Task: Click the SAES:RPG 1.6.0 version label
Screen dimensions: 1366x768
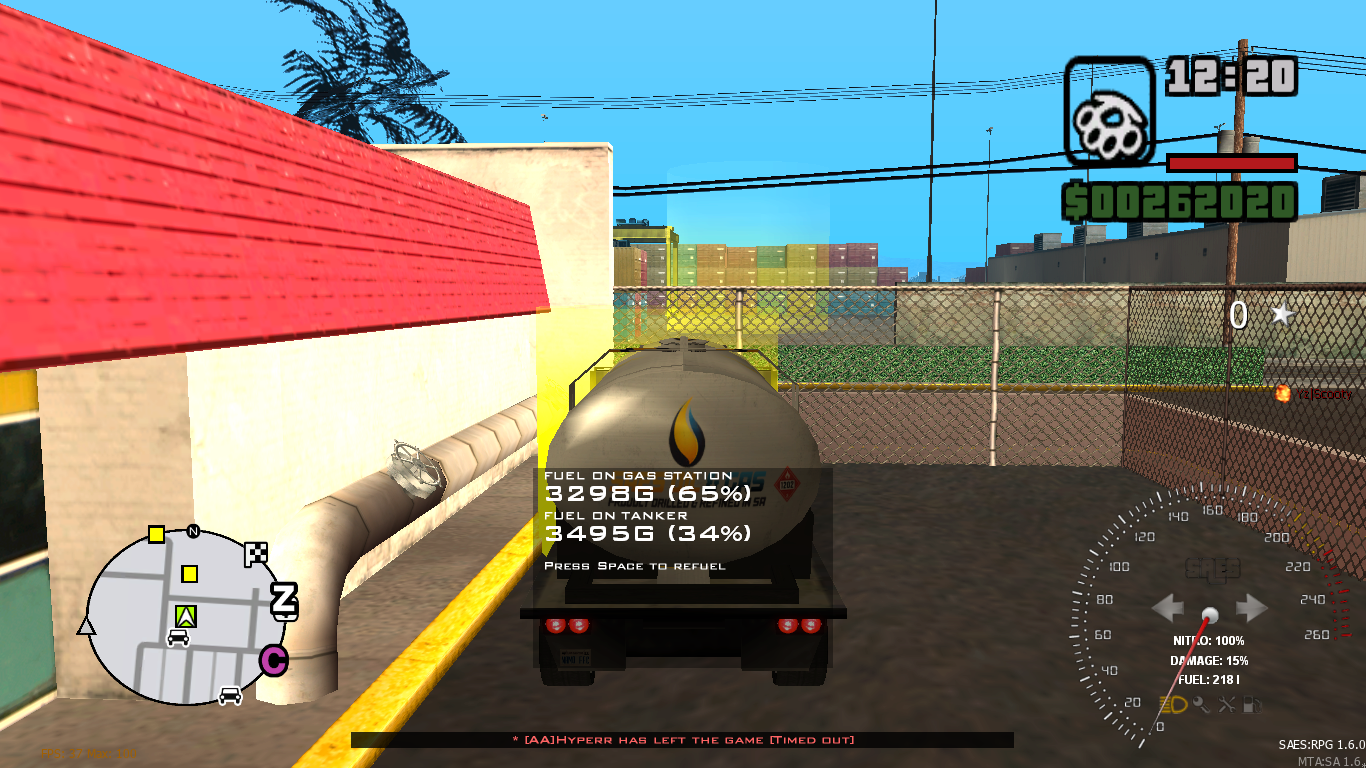Action: point(1320,743)
